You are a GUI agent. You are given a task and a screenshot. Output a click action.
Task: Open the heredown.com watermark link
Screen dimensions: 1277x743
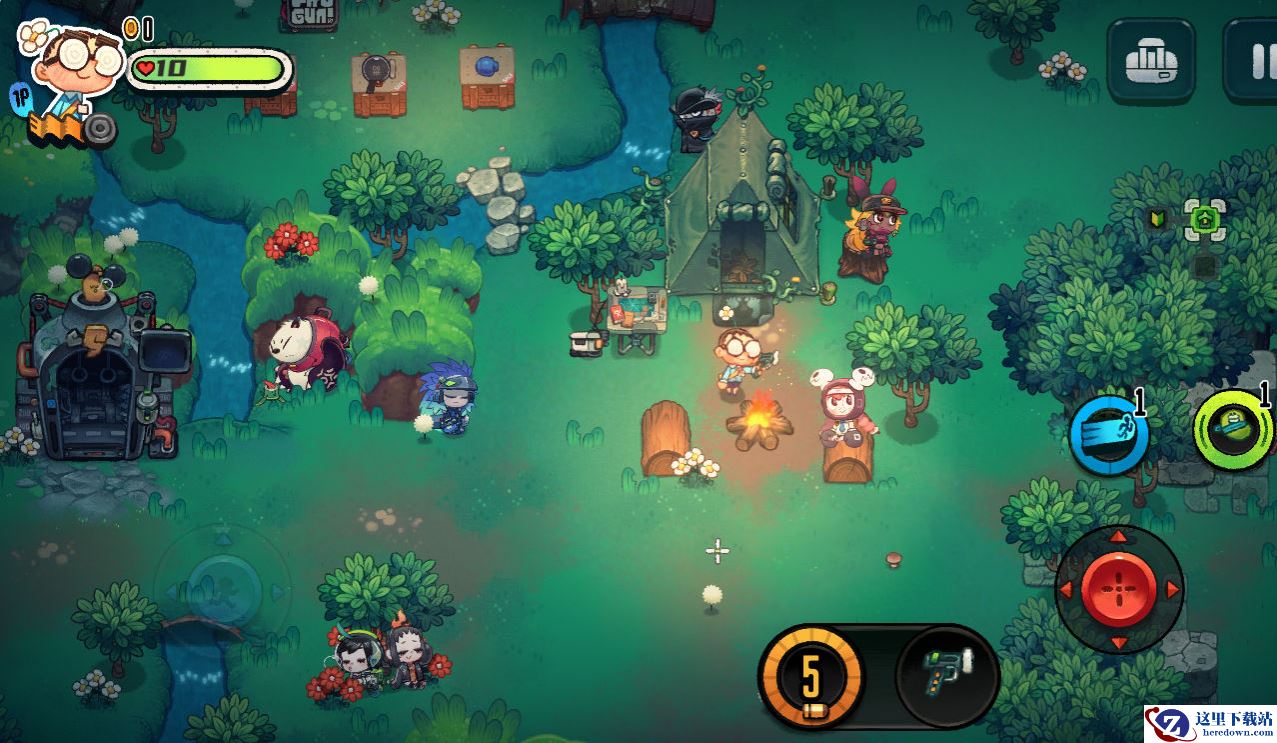(1209, 724)
